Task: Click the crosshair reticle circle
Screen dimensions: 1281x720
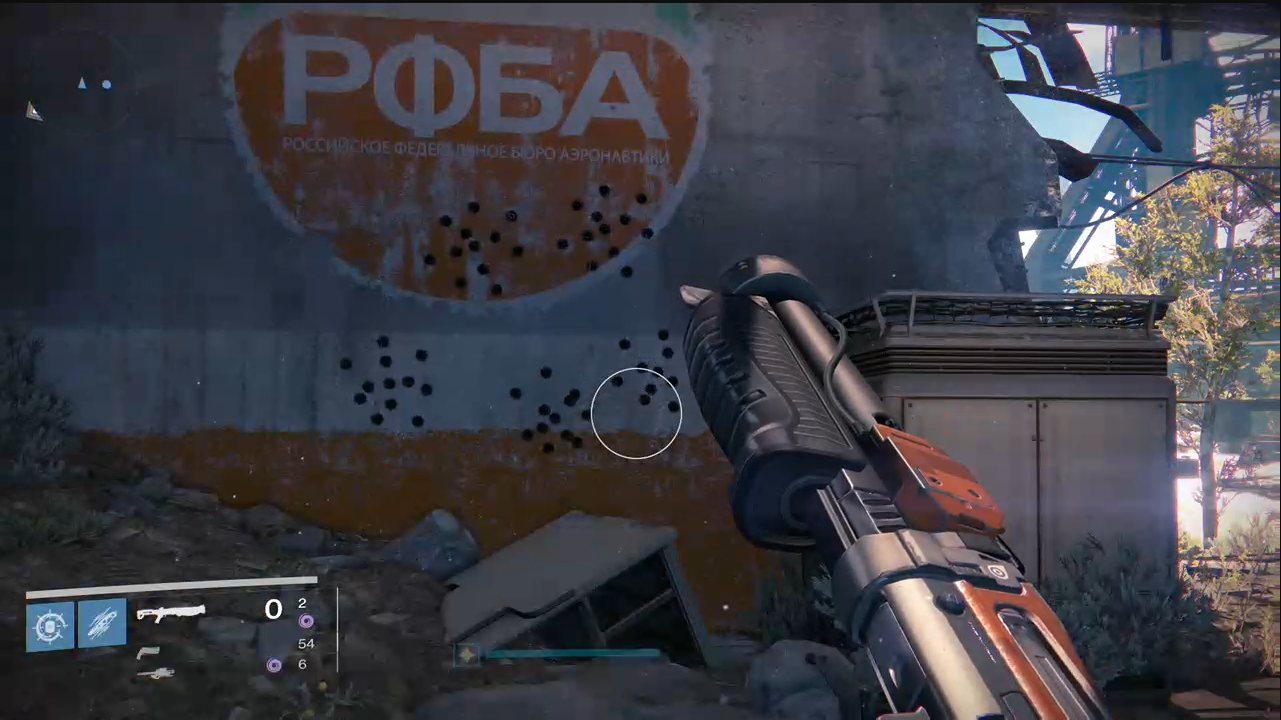Action: pyautogui.click(x=637, y=413)
